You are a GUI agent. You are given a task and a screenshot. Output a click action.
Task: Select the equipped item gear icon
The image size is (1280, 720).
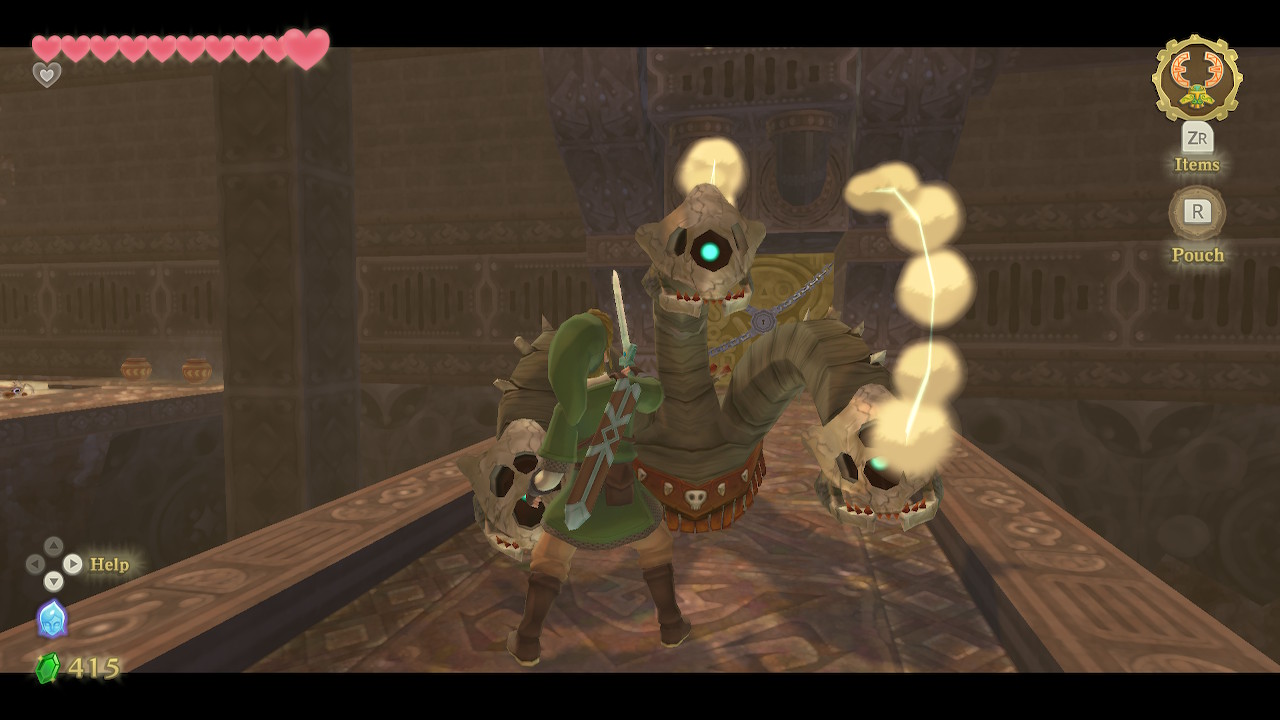click(x=1196, y=78)
